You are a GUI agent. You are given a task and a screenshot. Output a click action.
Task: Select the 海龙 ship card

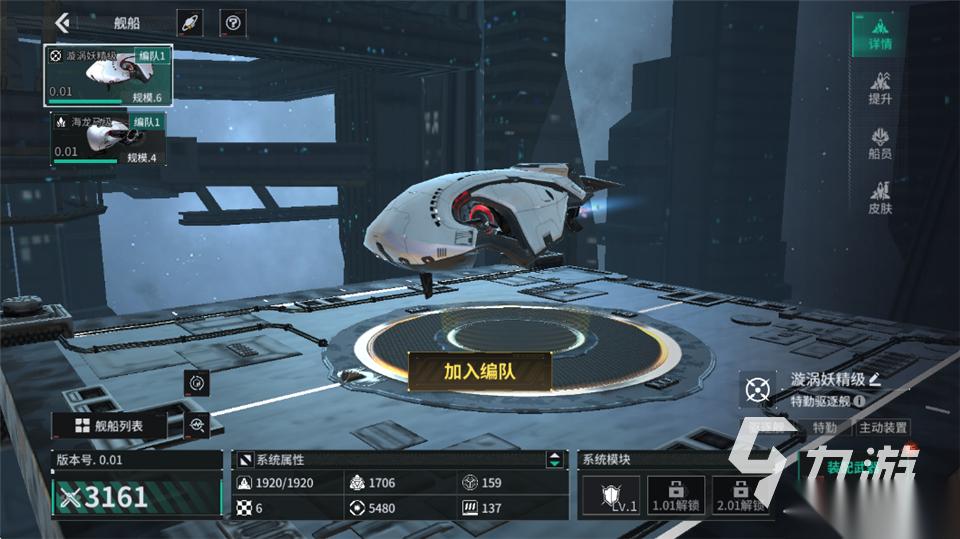(108, 138)
